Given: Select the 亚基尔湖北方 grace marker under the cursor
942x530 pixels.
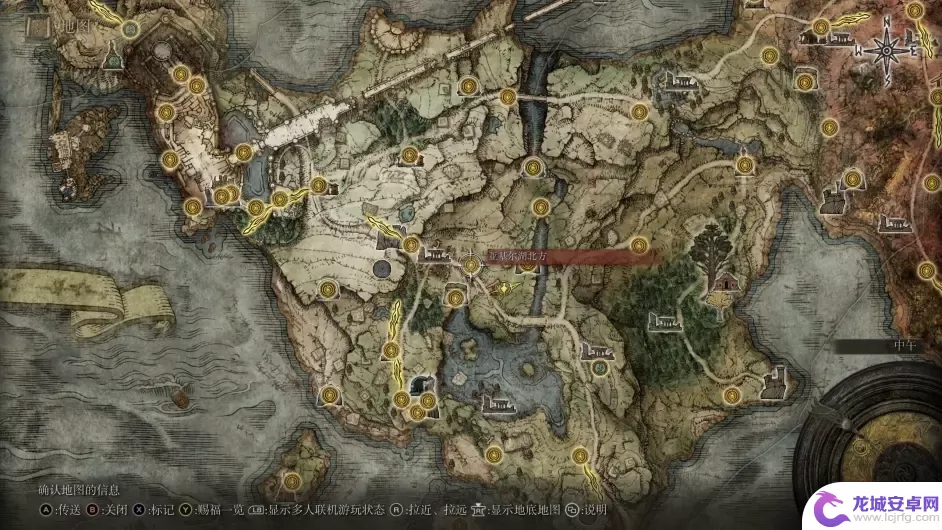Looking at the screenshot, I should point(473,264).
